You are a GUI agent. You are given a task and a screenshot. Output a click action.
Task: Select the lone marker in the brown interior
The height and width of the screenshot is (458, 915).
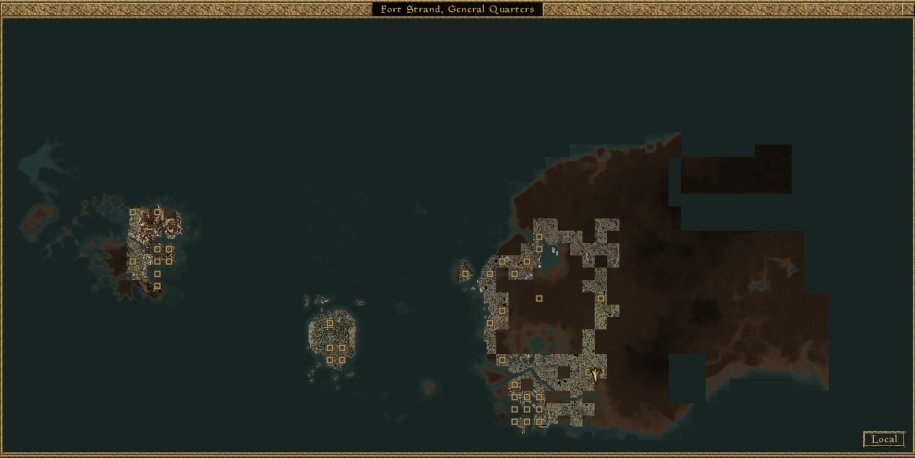pos(539,298)
